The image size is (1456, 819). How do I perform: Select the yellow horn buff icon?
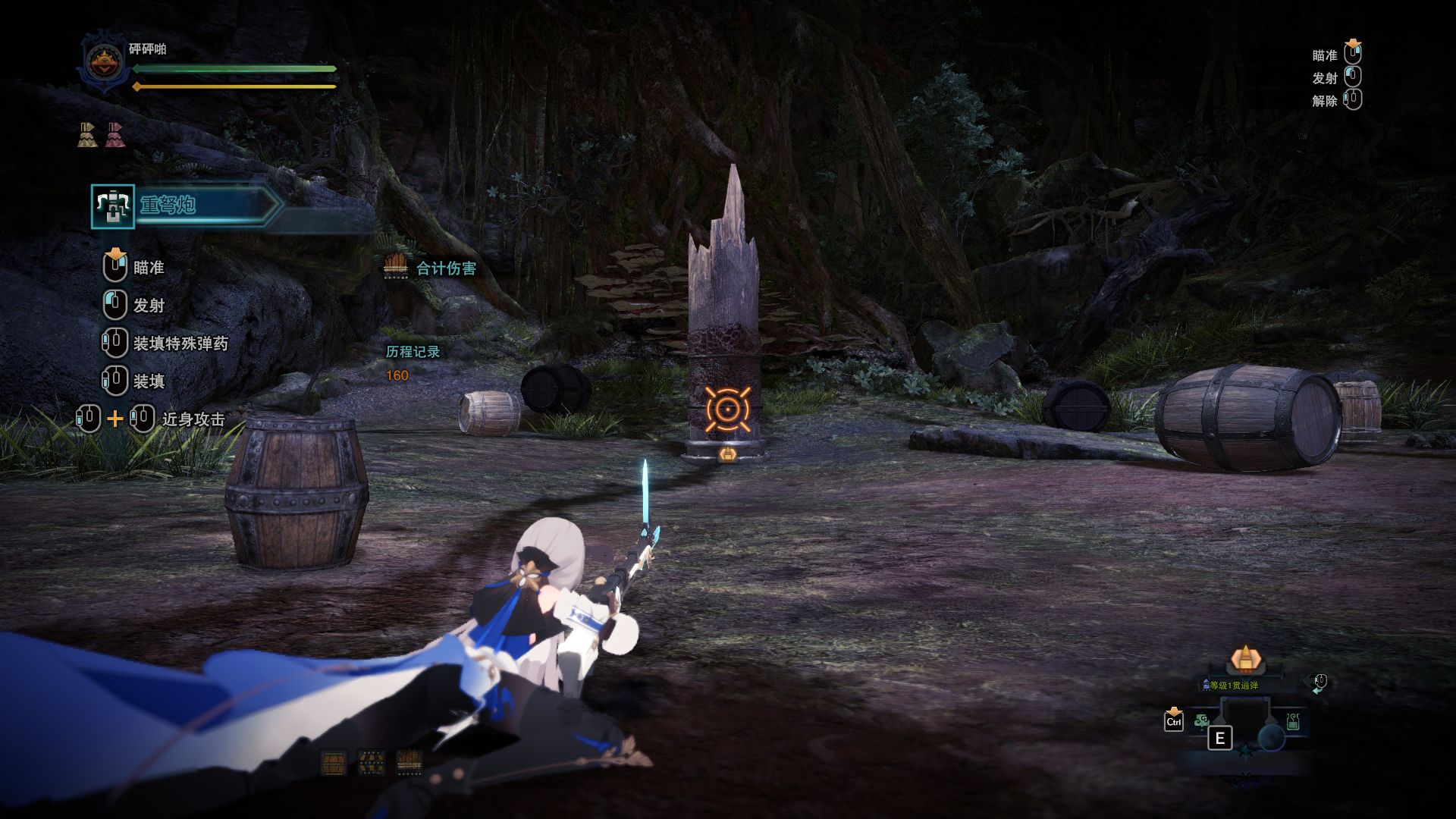tap(87, 134)
